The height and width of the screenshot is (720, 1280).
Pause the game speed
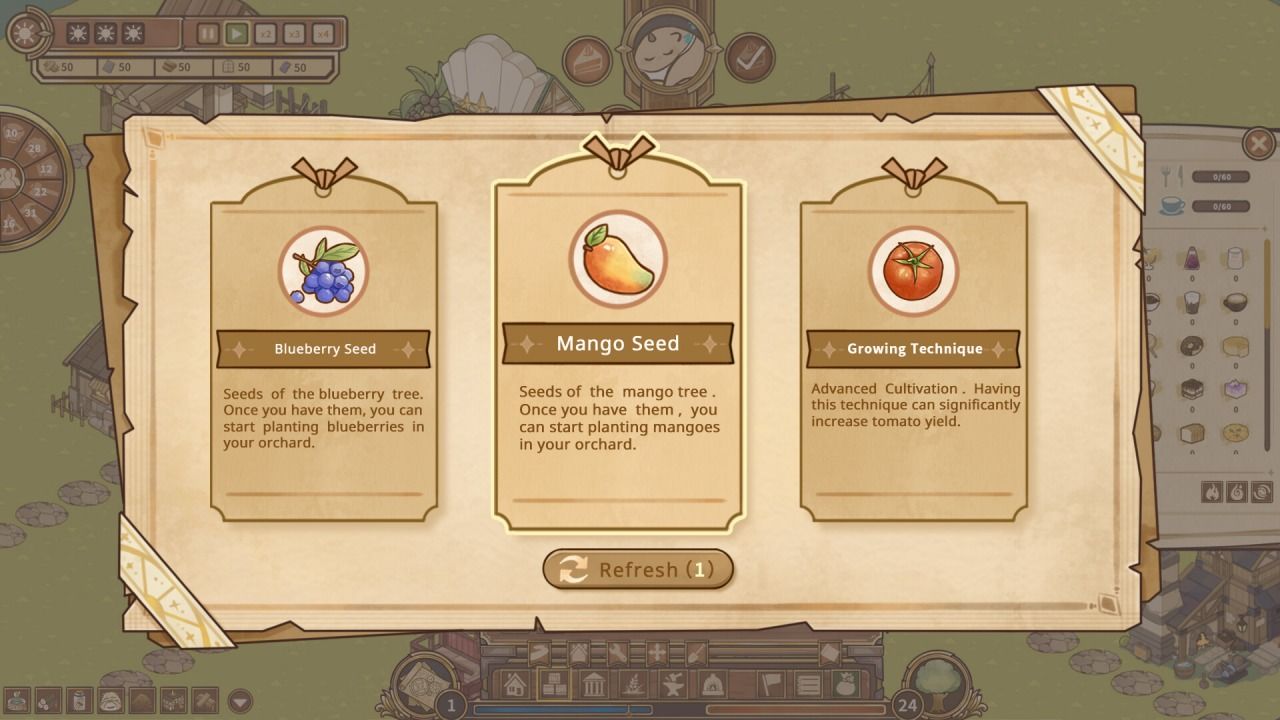coord(207,34)
